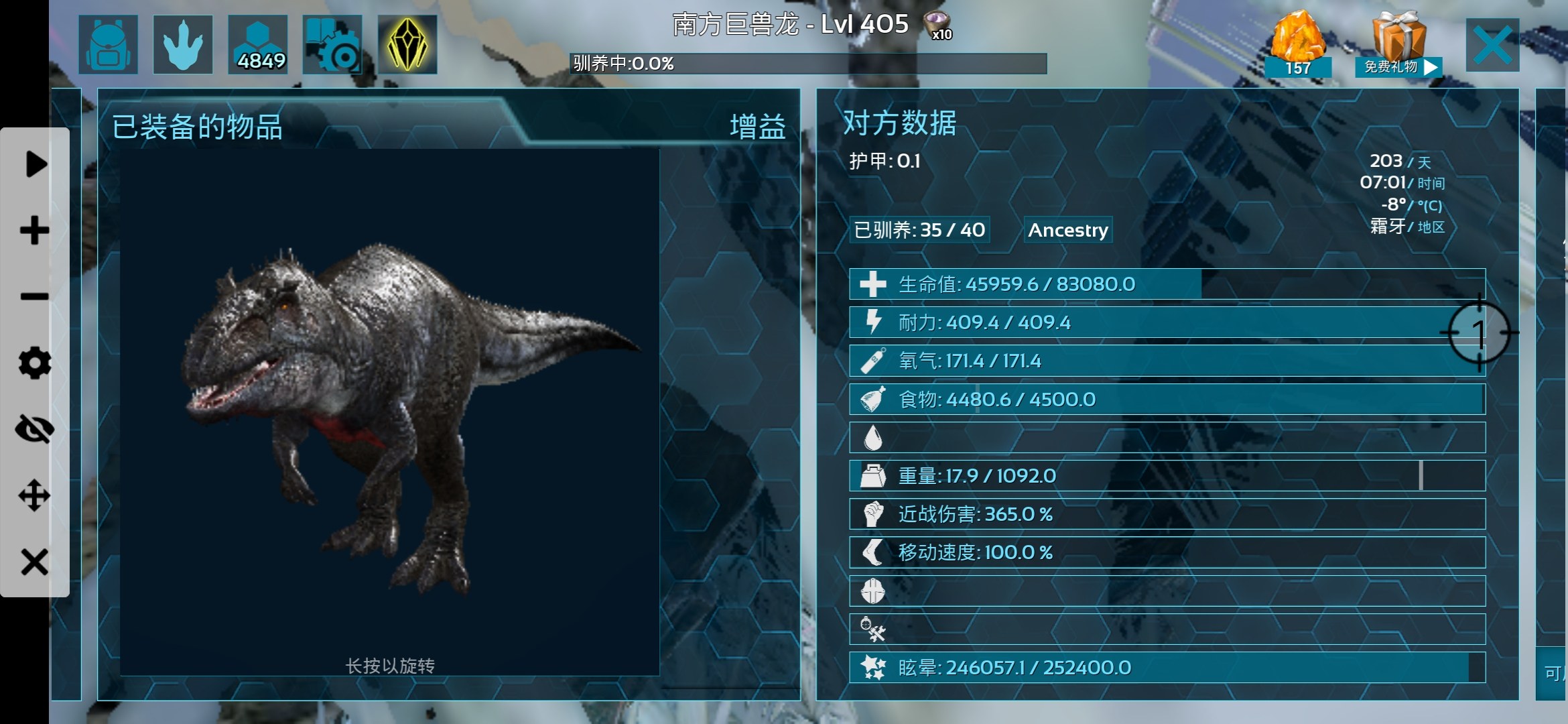Click the overlay minus button
This screenshot has height=724, width=1568.
35,296
